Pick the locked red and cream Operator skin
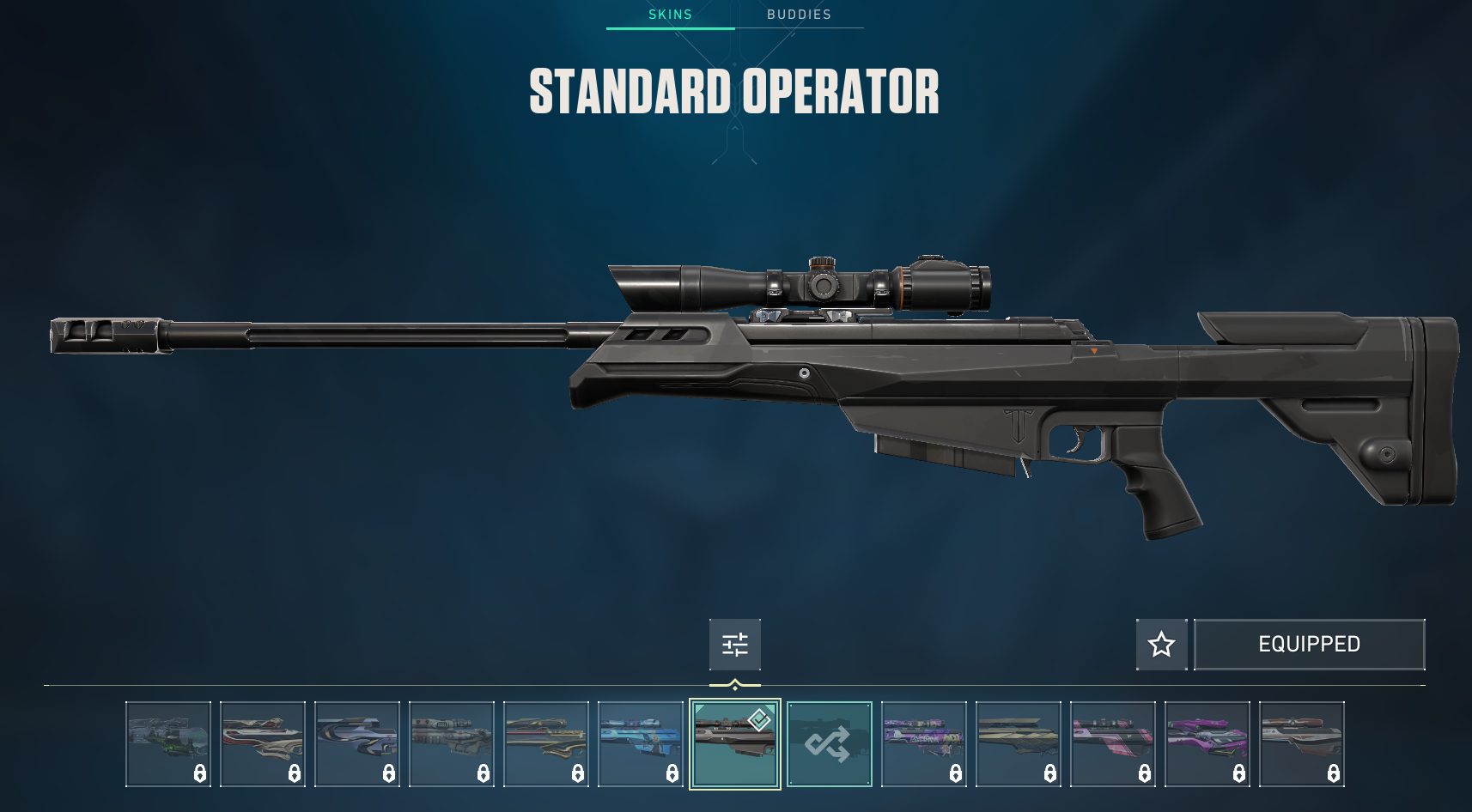Viewport: 1472px width, 812px height. pos(263,743)
